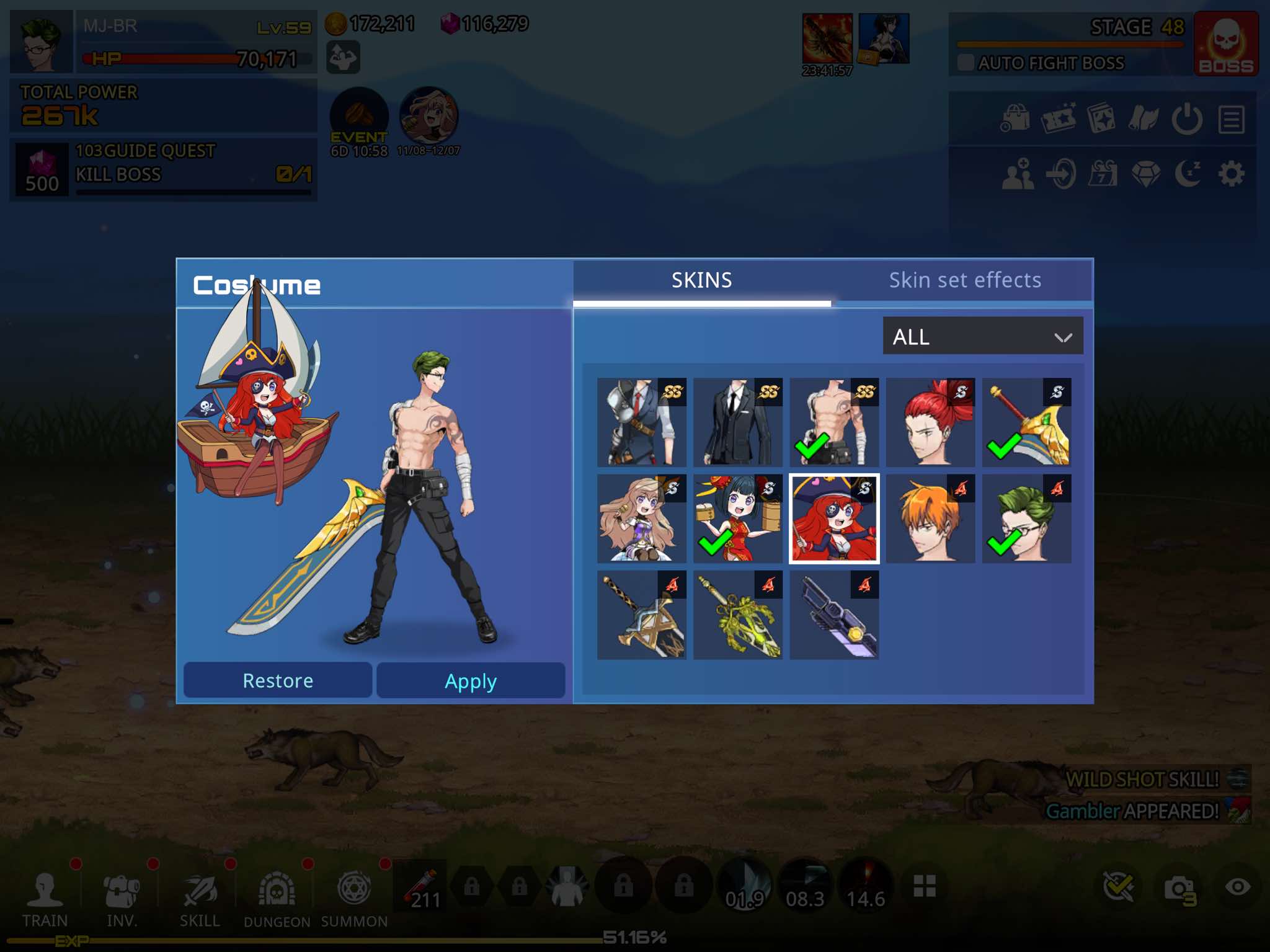This screenshot has width=1270, height=952.
Task: Toggle the Auto Fight Boss checkbox
Action: [x=966, y=63]
